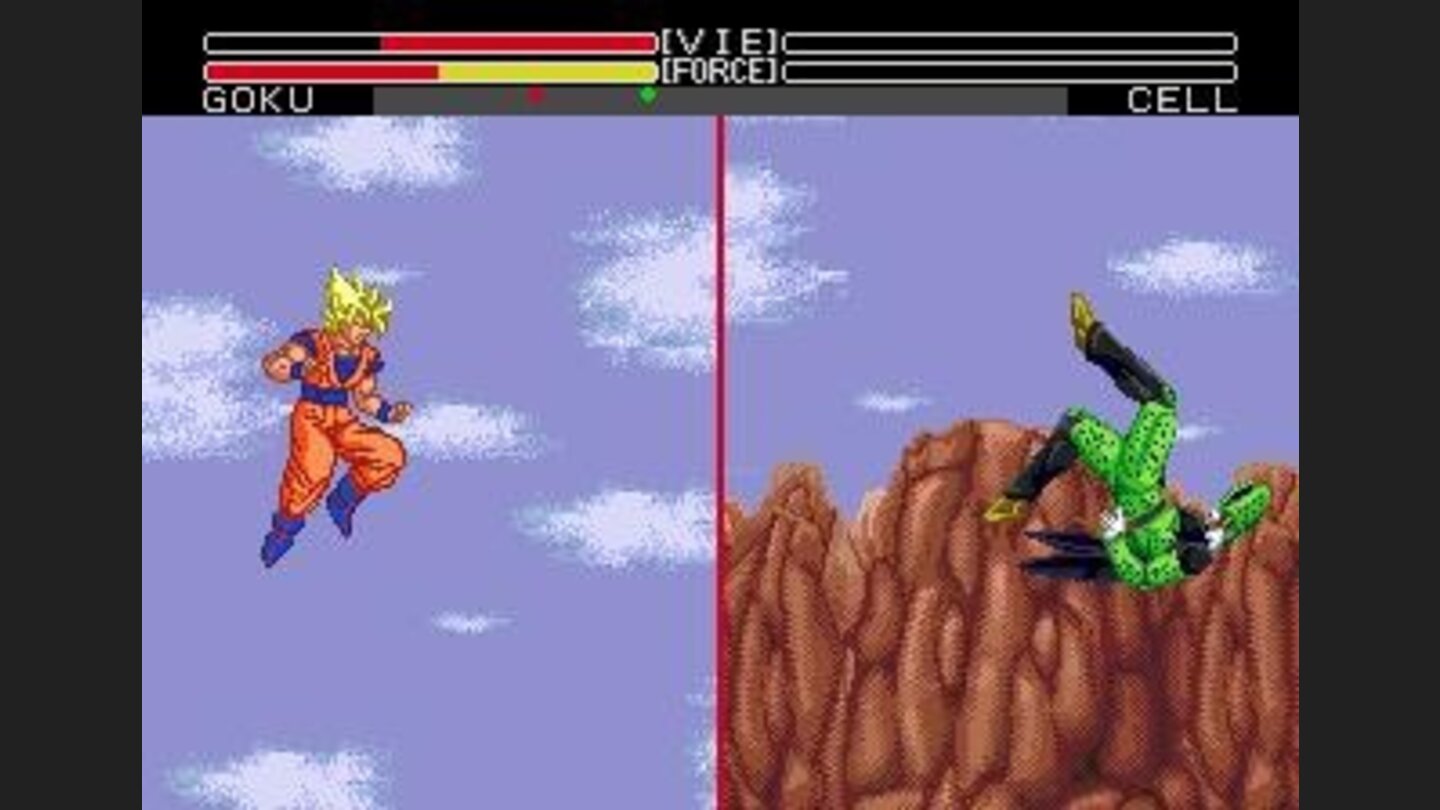Click the red enemy marker on the radar bar
This screenshot has height=810, width=1440.
[x=535, y=96]
